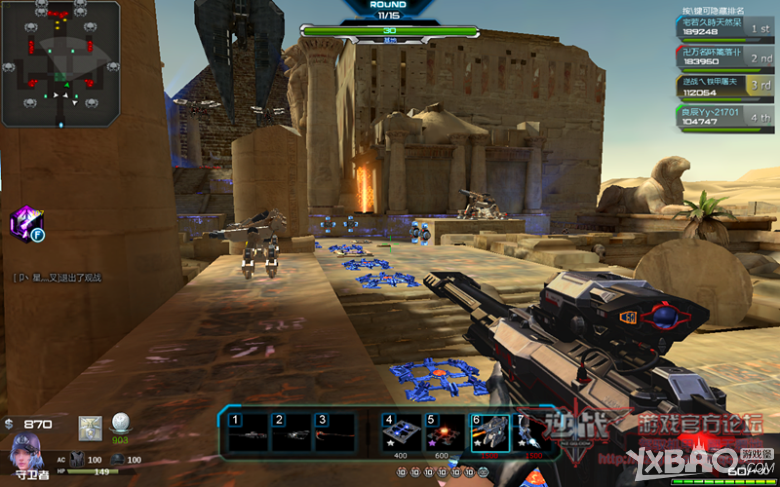Choose the slot 5 trap costing 600
This screenshot has width=780, height=487.
[444, 432]
